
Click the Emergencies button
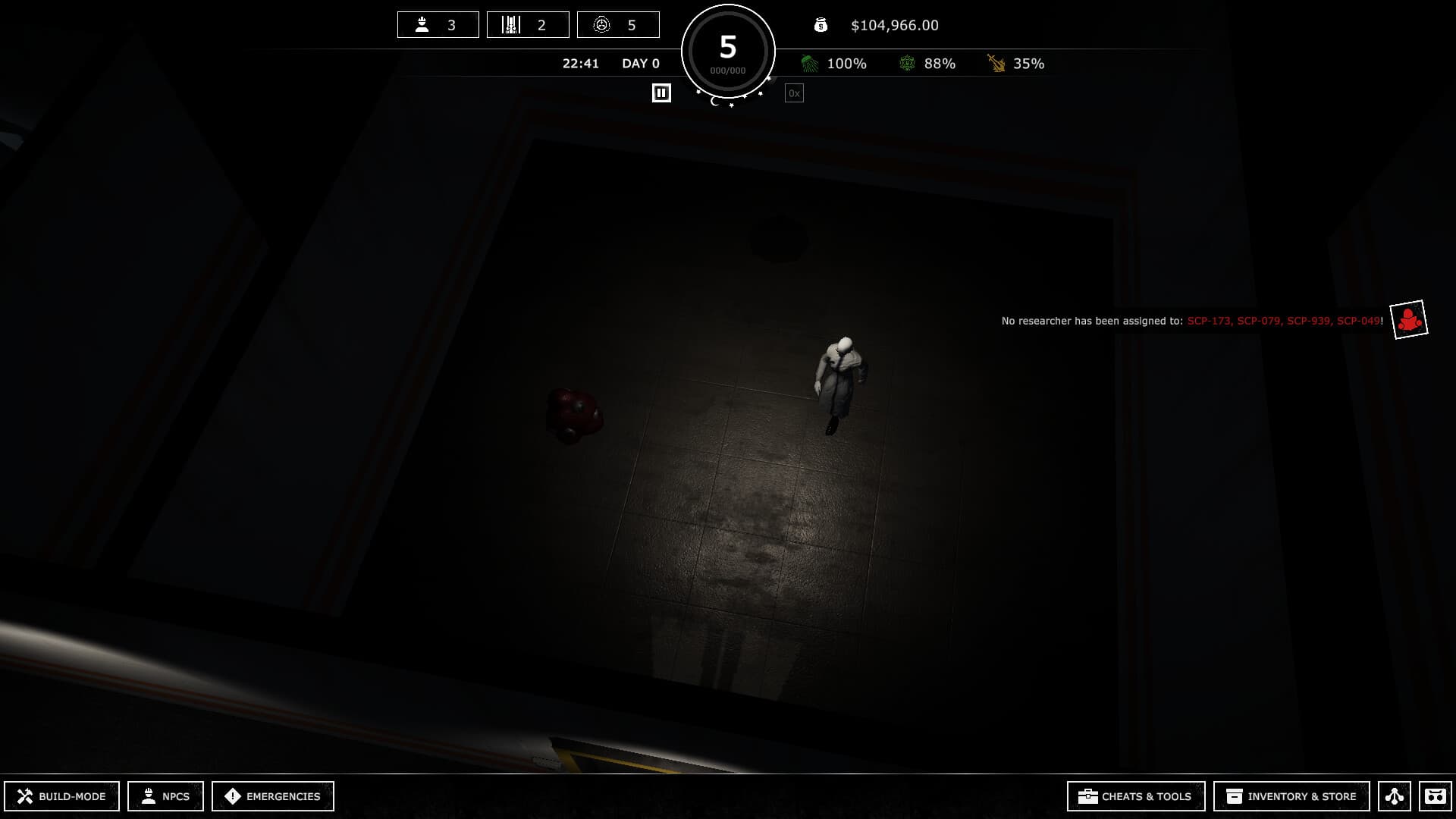[272, 796]
